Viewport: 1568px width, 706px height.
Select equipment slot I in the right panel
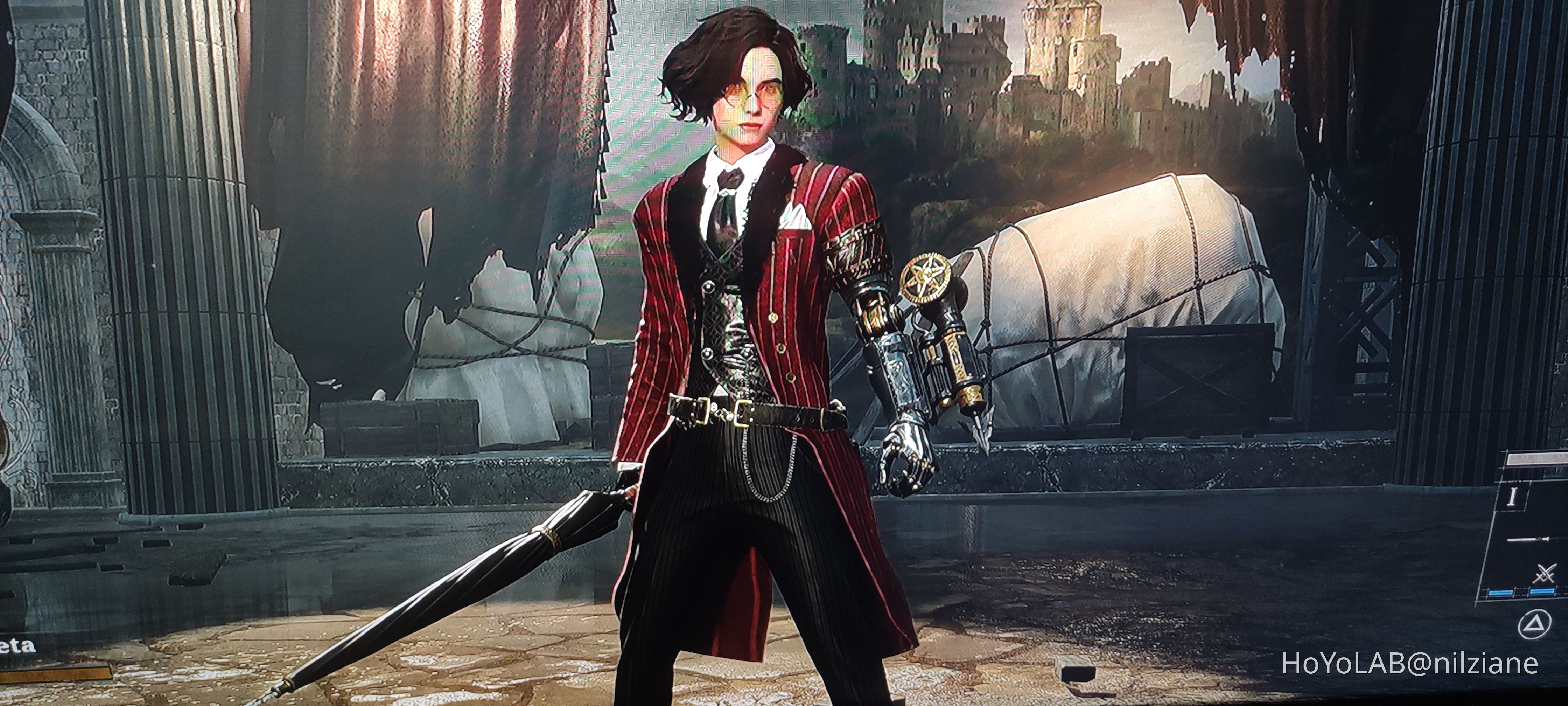(x=1513, y=497)
